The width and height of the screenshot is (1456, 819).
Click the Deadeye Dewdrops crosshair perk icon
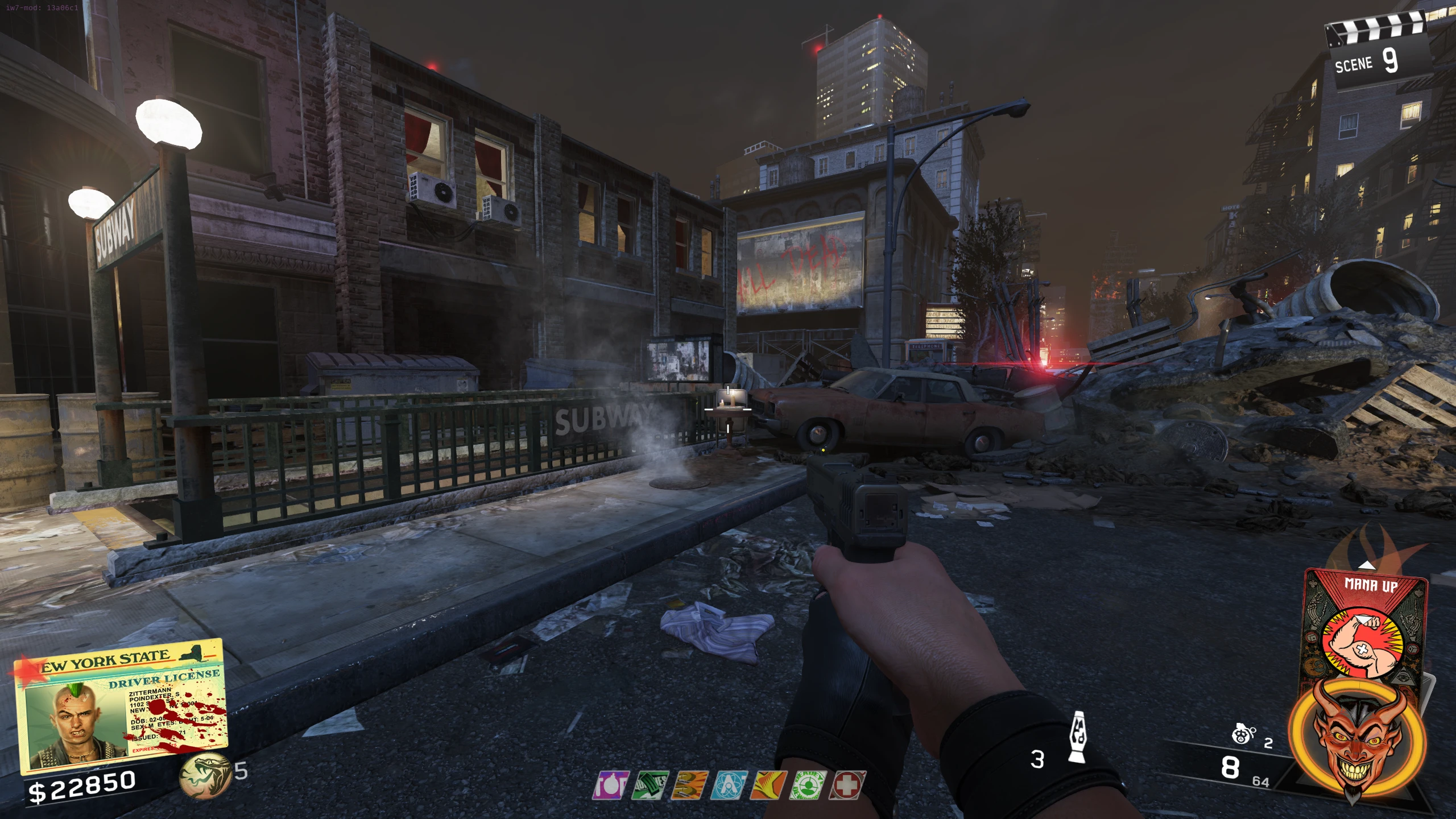click(x=807, y=785)
